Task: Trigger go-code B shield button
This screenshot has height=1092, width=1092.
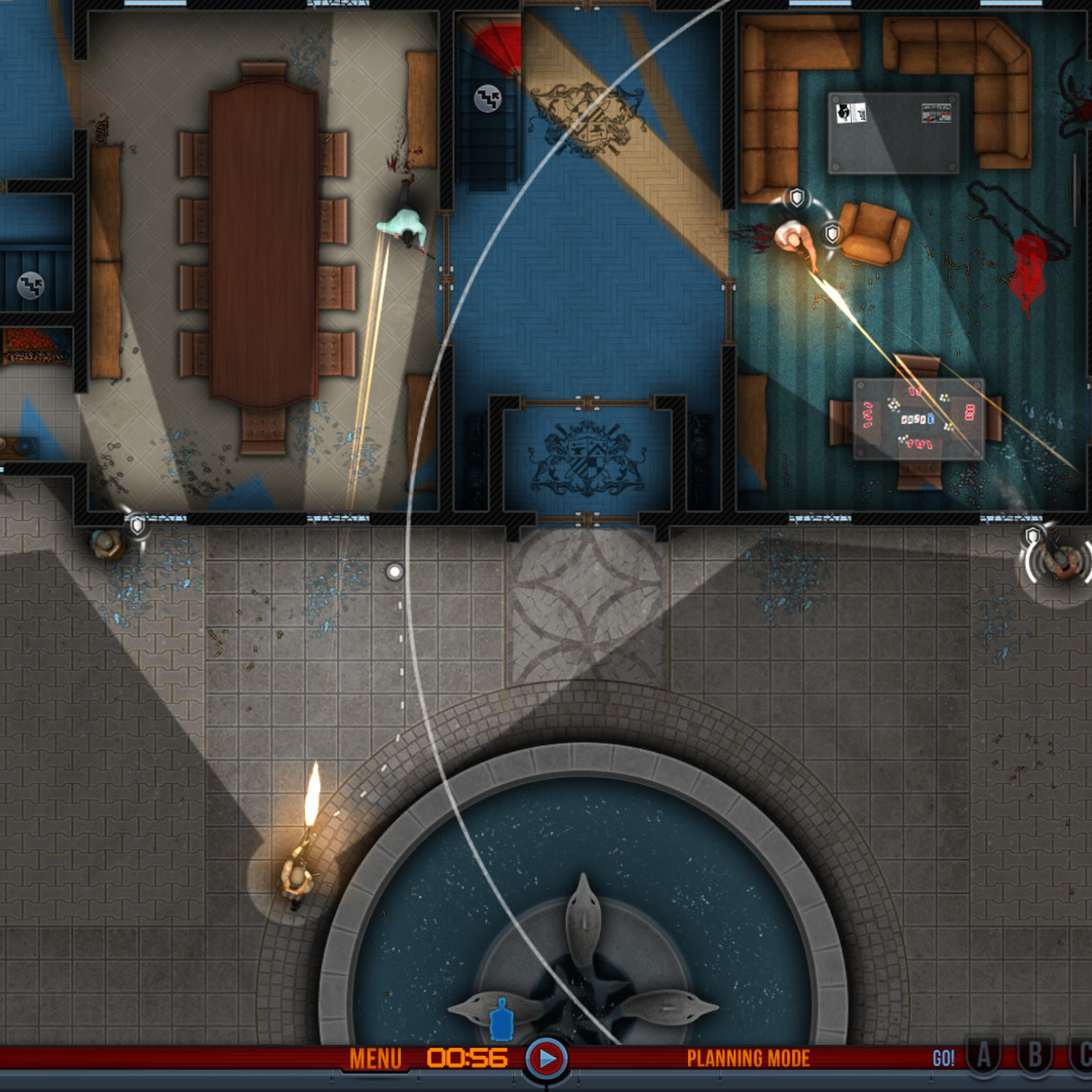Action: click(x=1035, y=1057)
